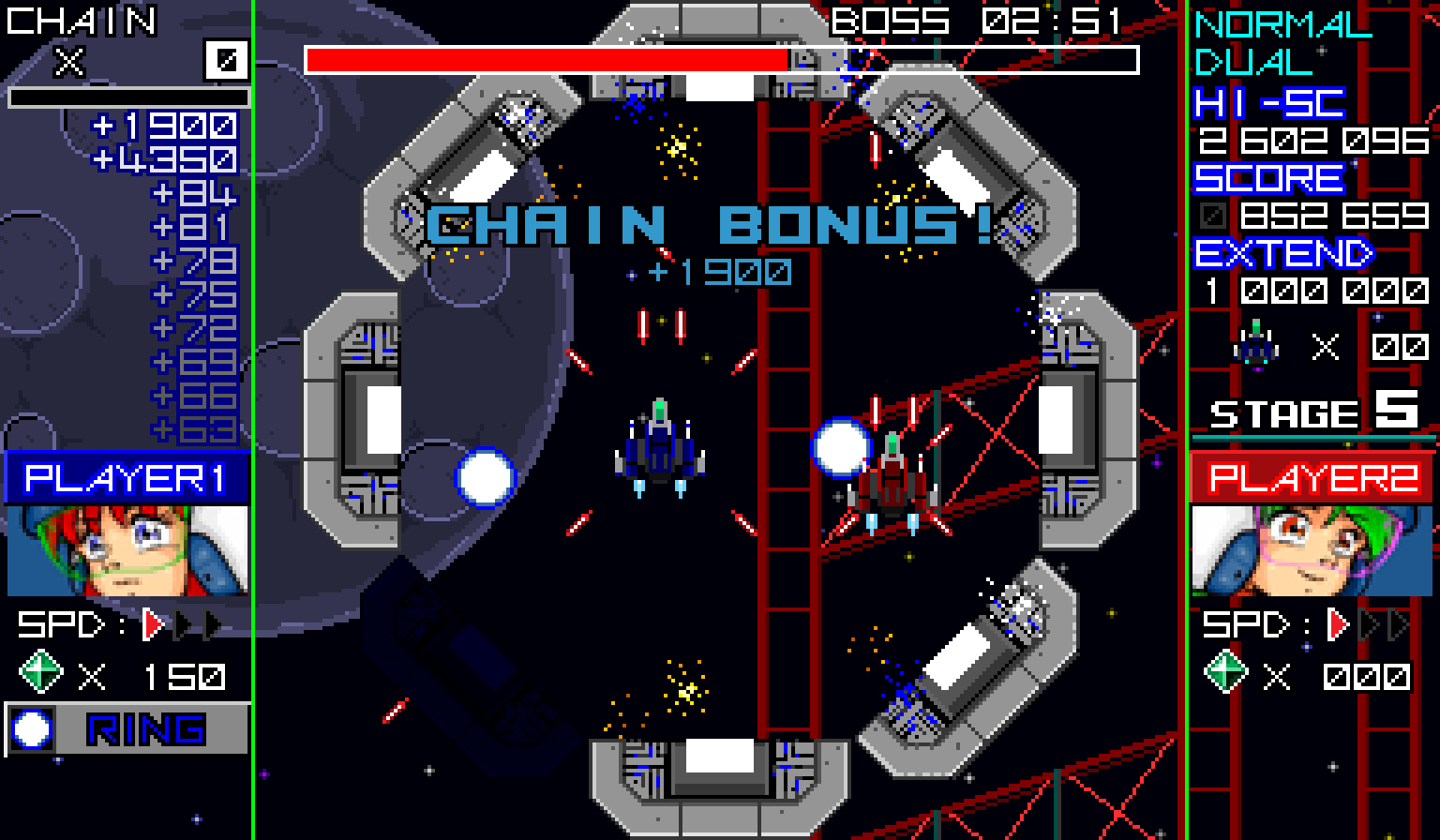Select Player 2's gem icon next to 000
Viewport: 1440px width, 840px height.
pyautogui.click(x=1225, y=671)
